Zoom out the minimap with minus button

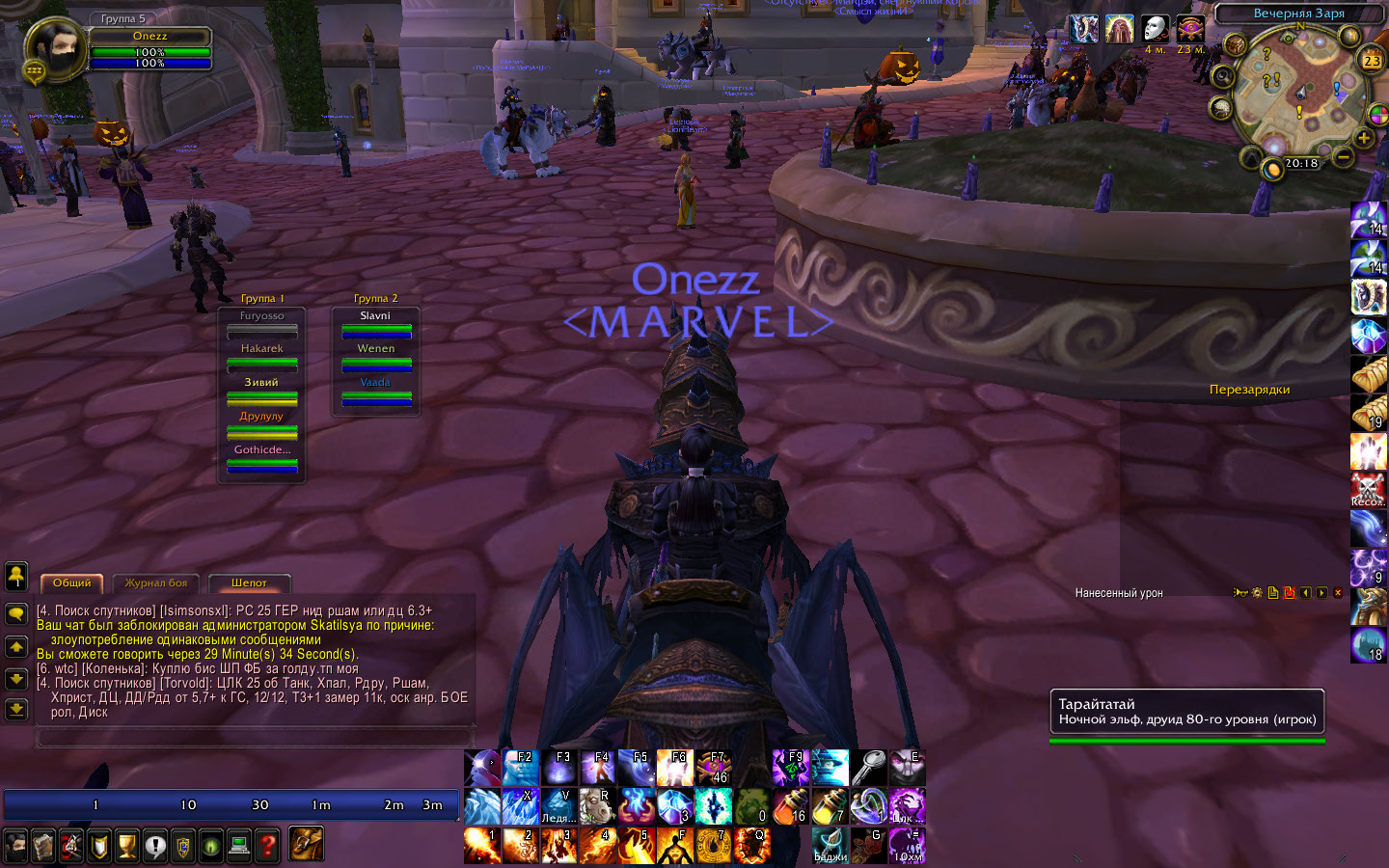(1343, 155)
